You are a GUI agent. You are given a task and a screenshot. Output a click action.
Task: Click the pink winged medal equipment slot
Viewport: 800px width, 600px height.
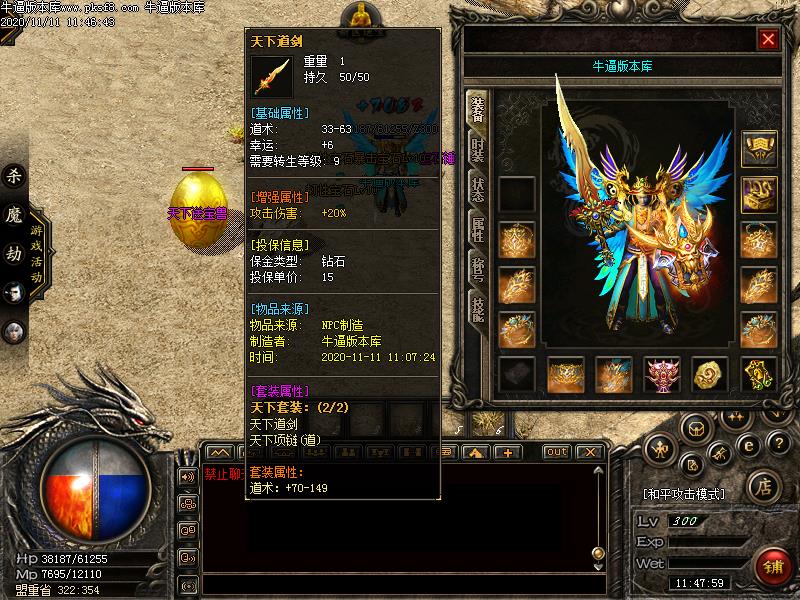662,375
